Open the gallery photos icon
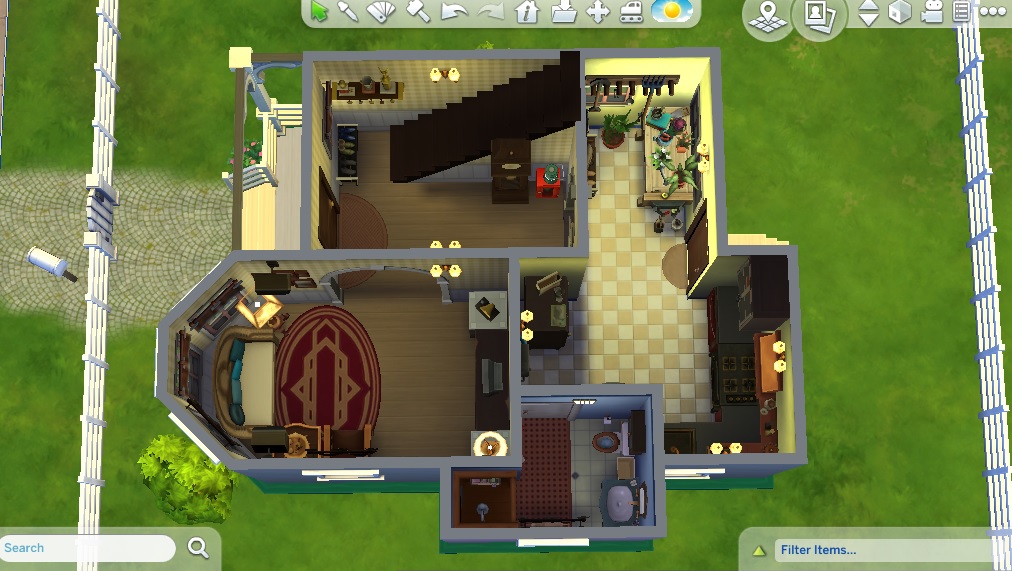1012x571 pixels. (819, 15)
